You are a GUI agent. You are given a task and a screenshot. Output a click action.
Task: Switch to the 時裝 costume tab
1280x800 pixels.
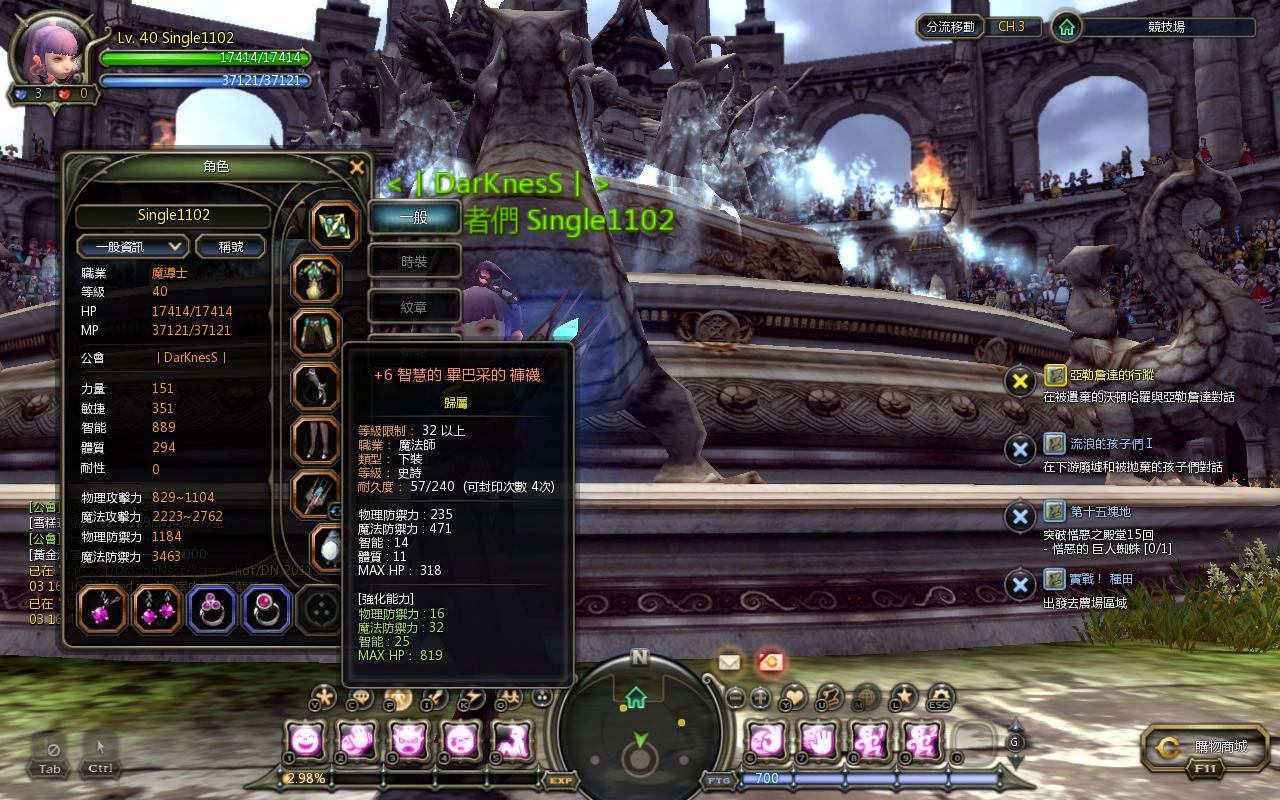coord(414,262)
